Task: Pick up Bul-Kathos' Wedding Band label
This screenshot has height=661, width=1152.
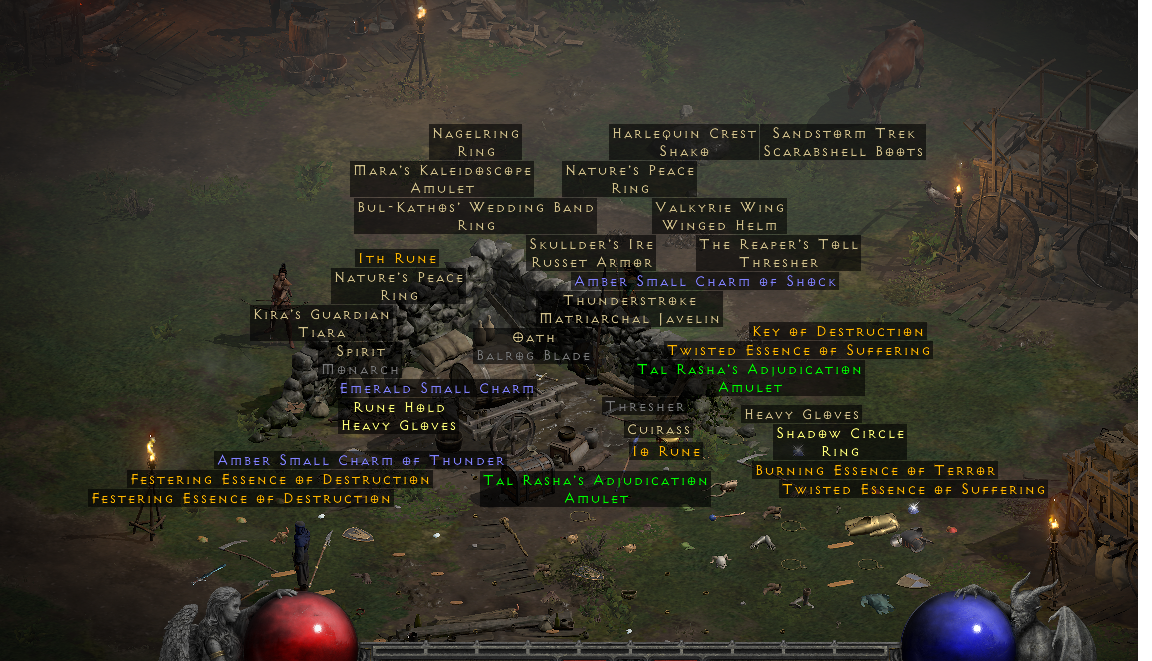Action: click(x=476, y=216)
